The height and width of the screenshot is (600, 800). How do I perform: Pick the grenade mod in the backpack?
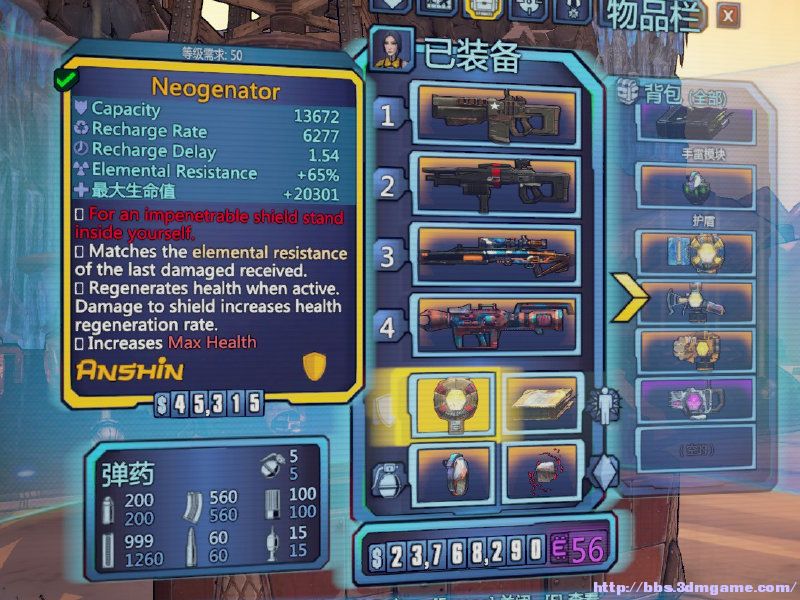coord(696,185)
